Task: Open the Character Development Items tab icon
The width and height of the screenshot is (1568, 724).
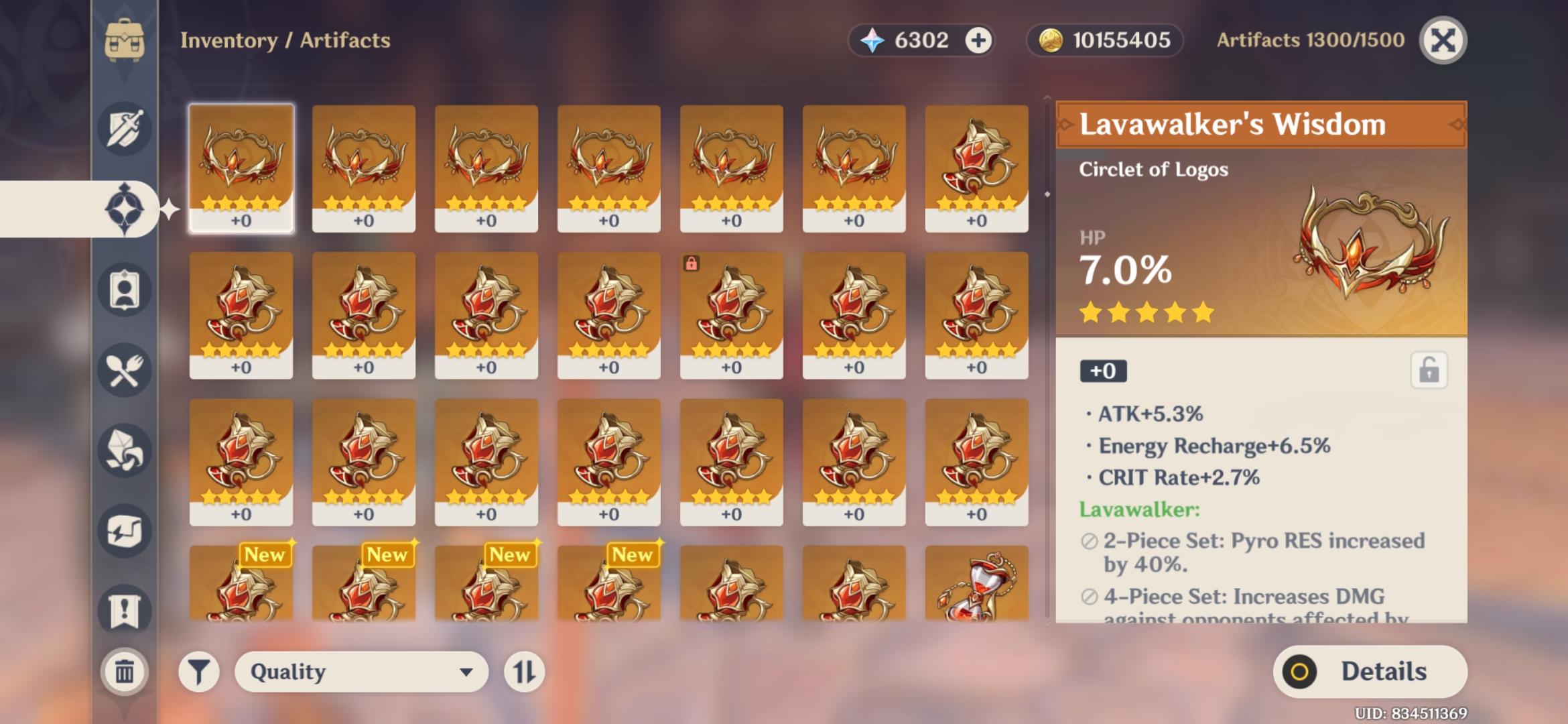Action: coord(124,290)
